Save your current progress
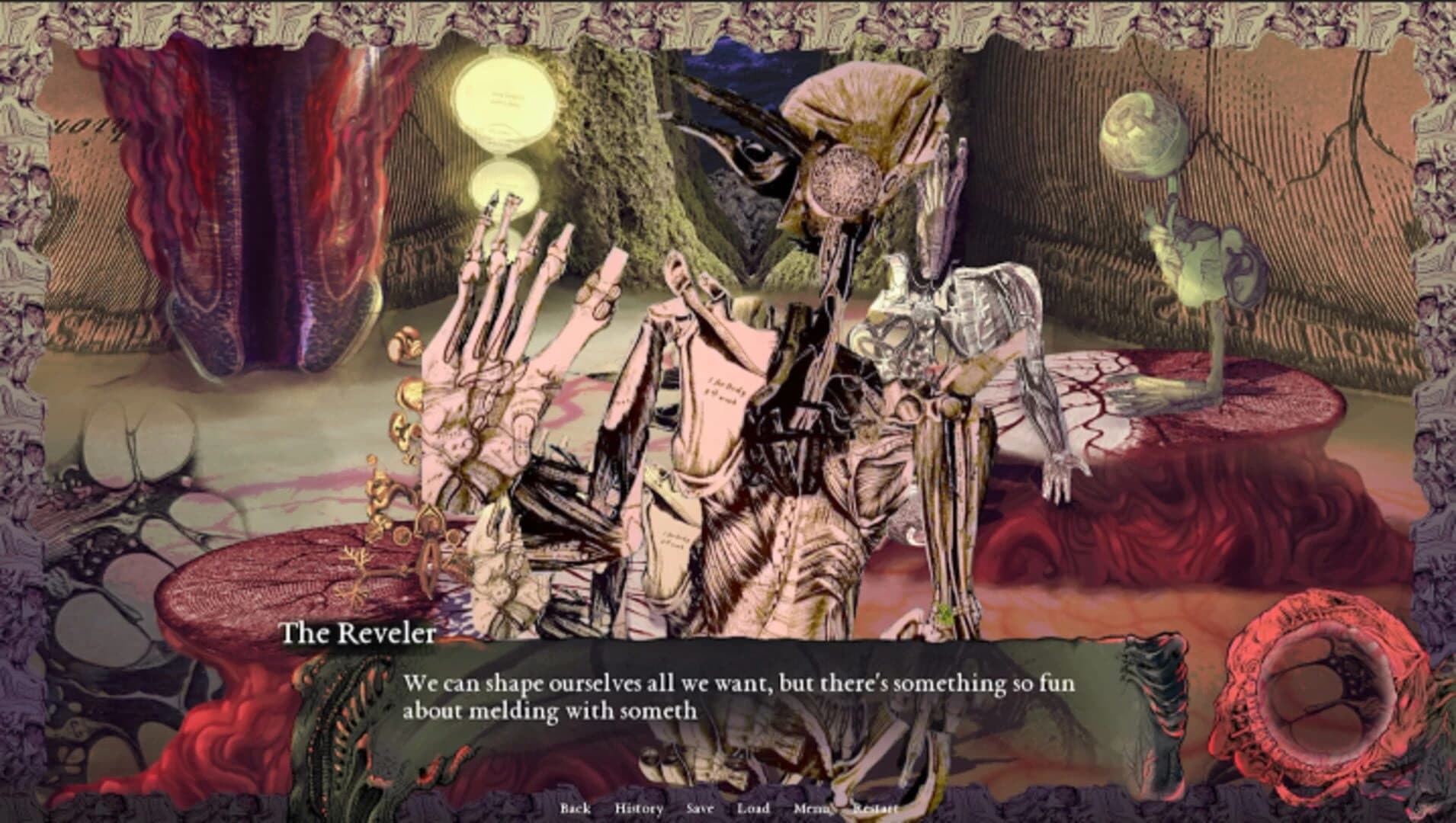The image size is (1456, 823). (700, 809)
